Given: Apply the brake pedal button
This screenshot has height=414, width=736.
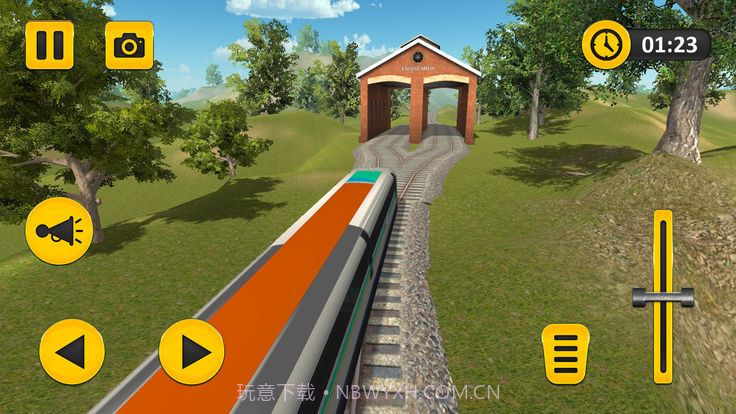Looking at the screenshot, I should tap(566, 353).
